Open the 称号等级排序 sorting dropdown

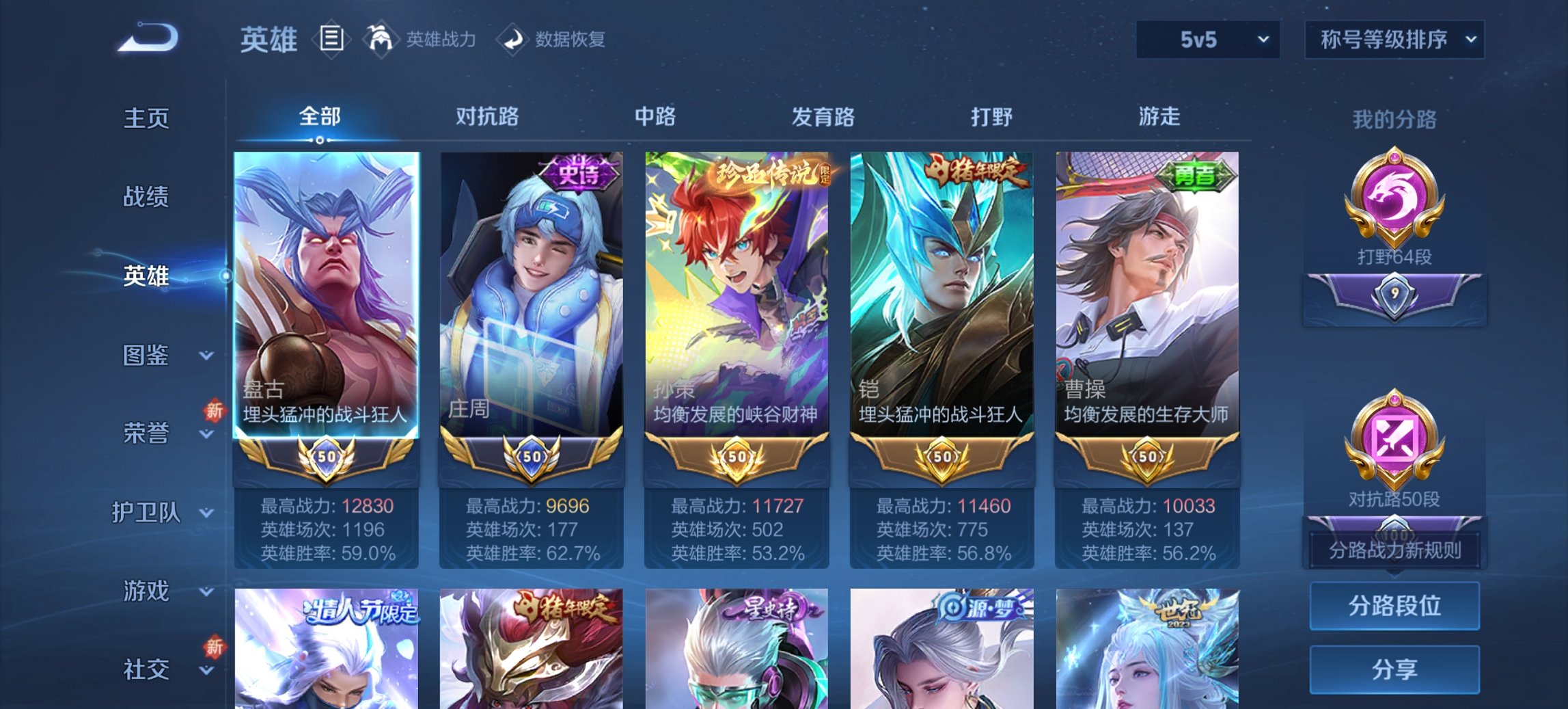1394,40
